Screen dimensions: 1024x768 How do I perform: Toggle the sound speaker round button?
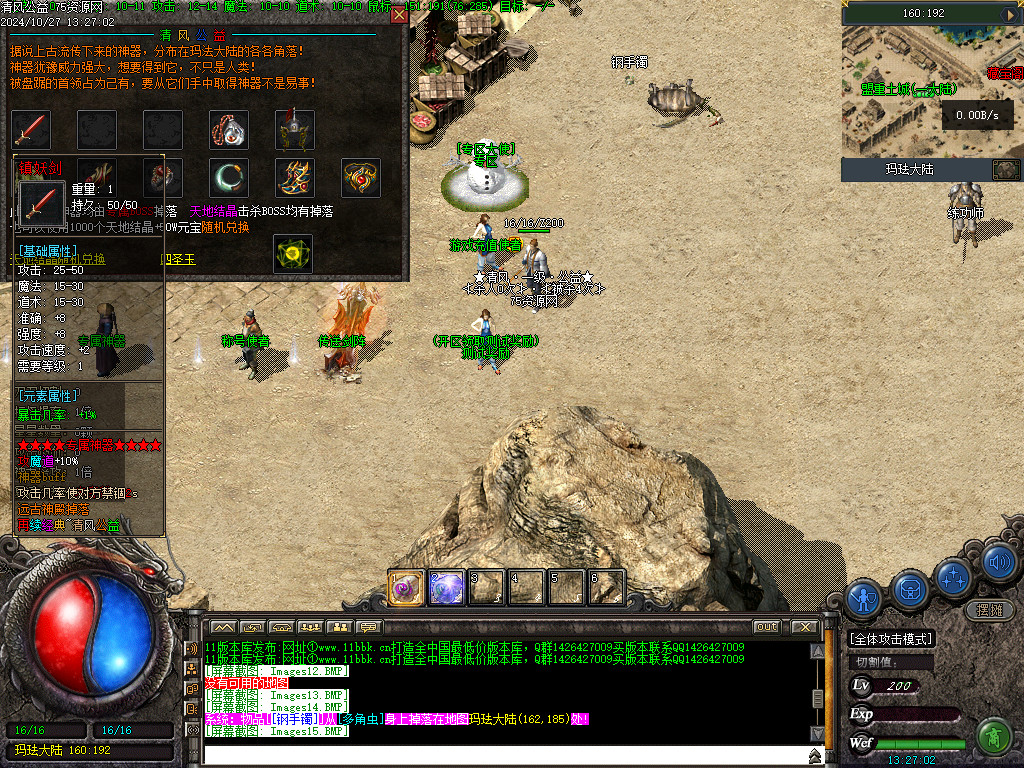click(x=998, y=562)
